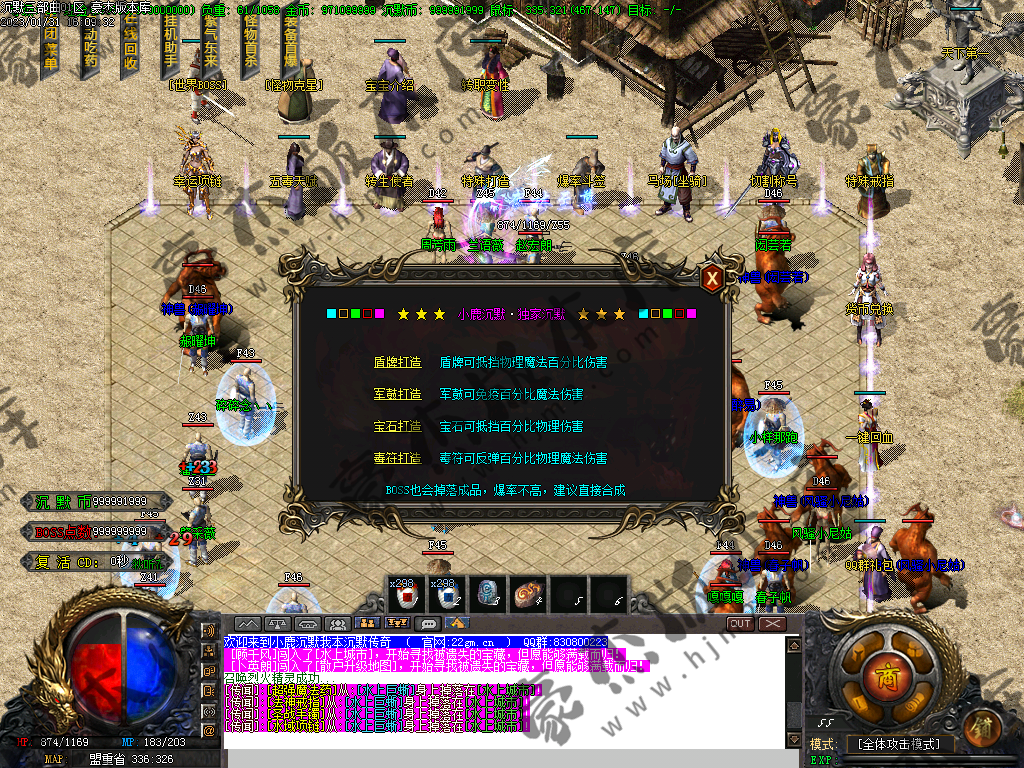Use the rune stone in hotbar slot 3

click(487, 594)
